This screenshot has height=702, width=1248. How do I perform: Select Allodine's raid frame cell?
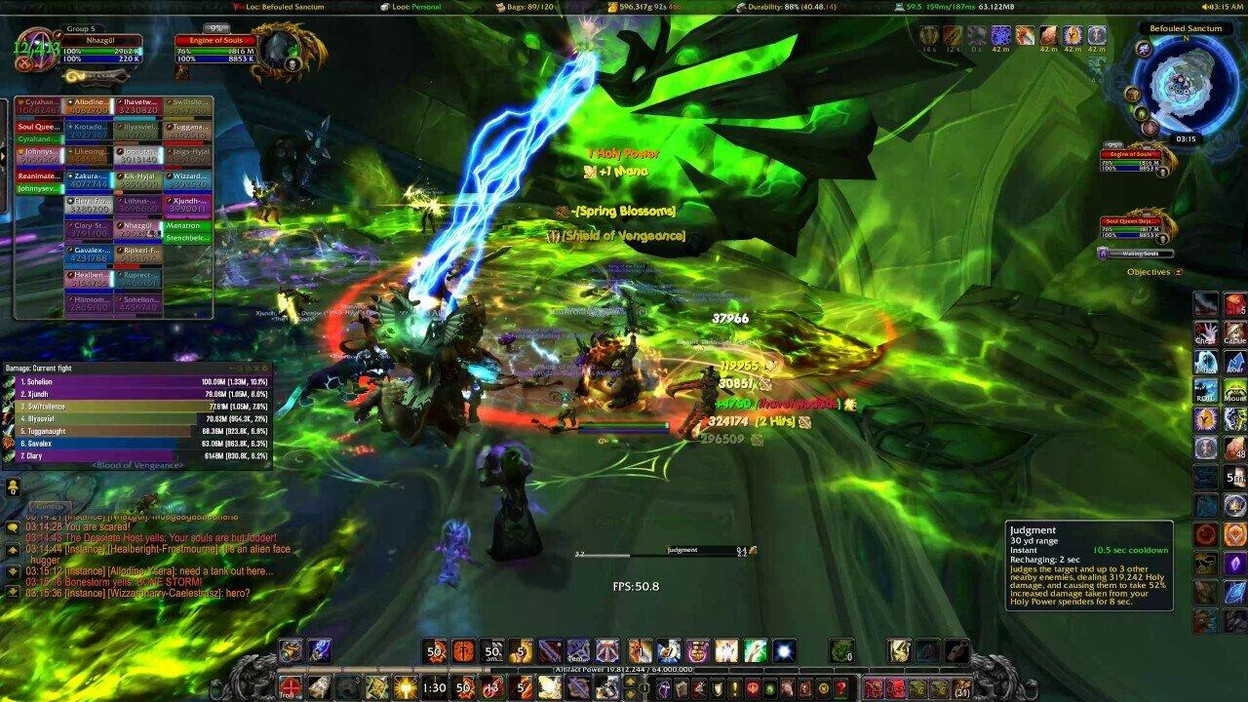point(89,108)
